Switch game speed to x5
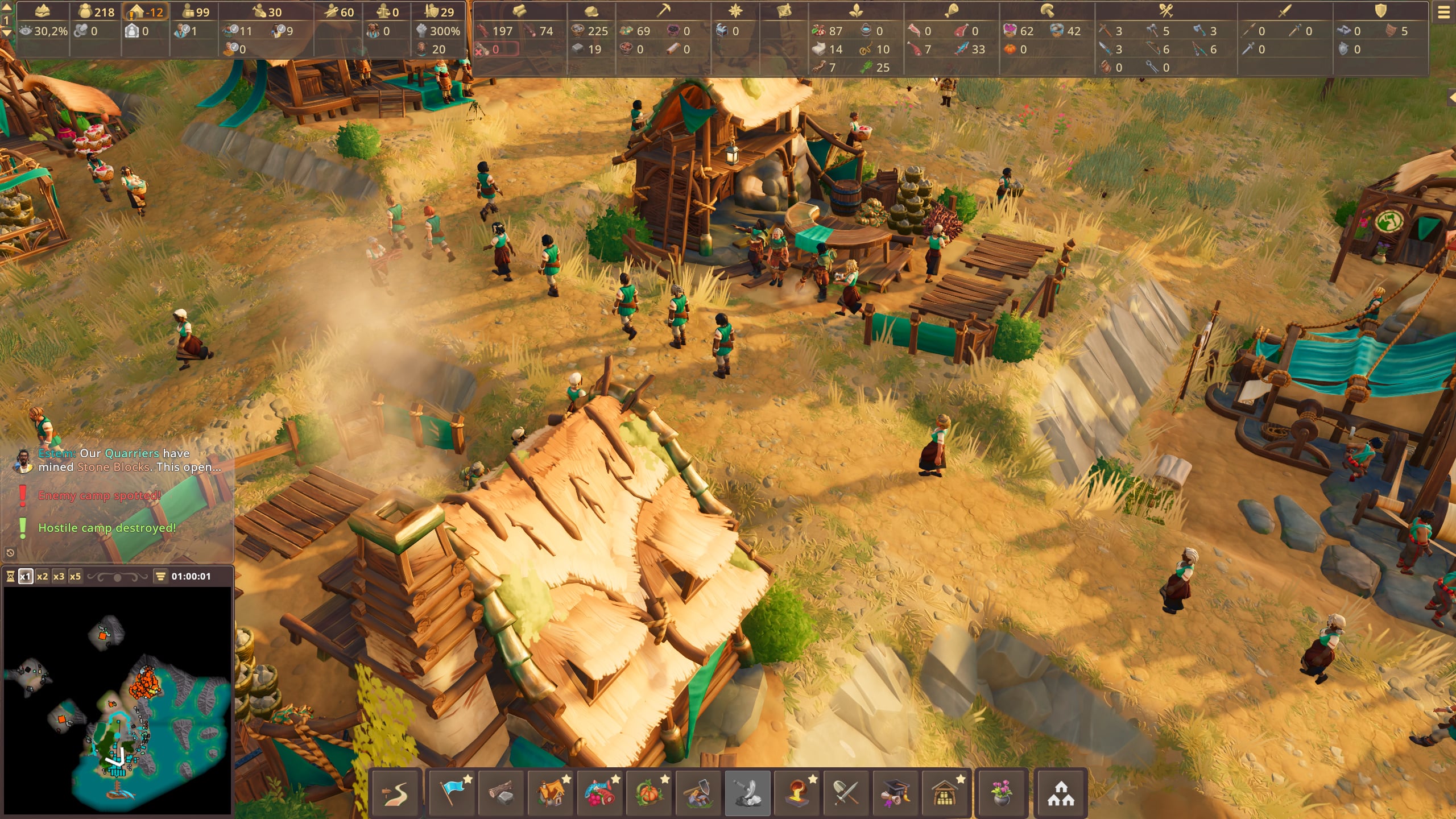Image resolution: width=1456 pixels, height=819 pixels. click(75, 576)
